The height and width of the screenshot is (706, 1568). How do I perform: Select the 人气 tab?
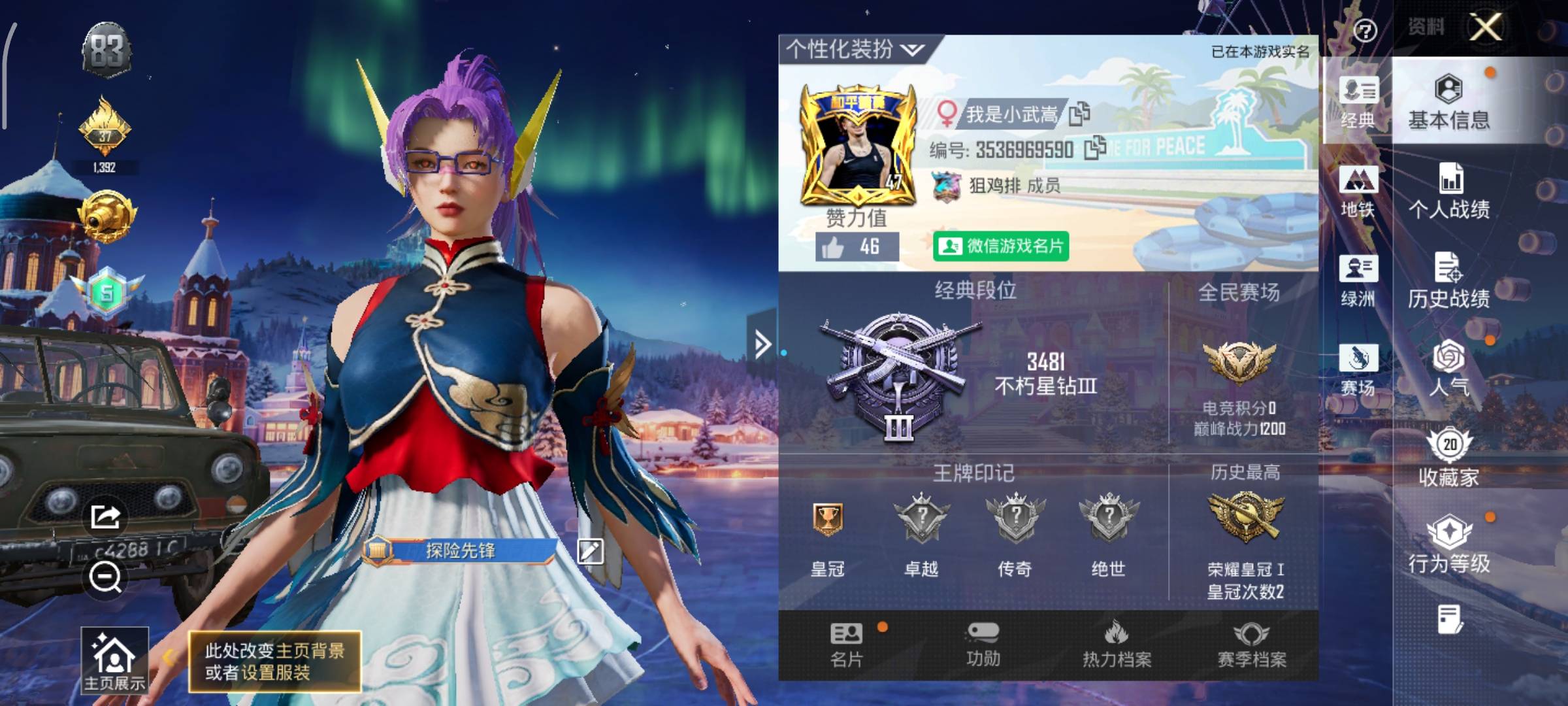(1449, 369)
